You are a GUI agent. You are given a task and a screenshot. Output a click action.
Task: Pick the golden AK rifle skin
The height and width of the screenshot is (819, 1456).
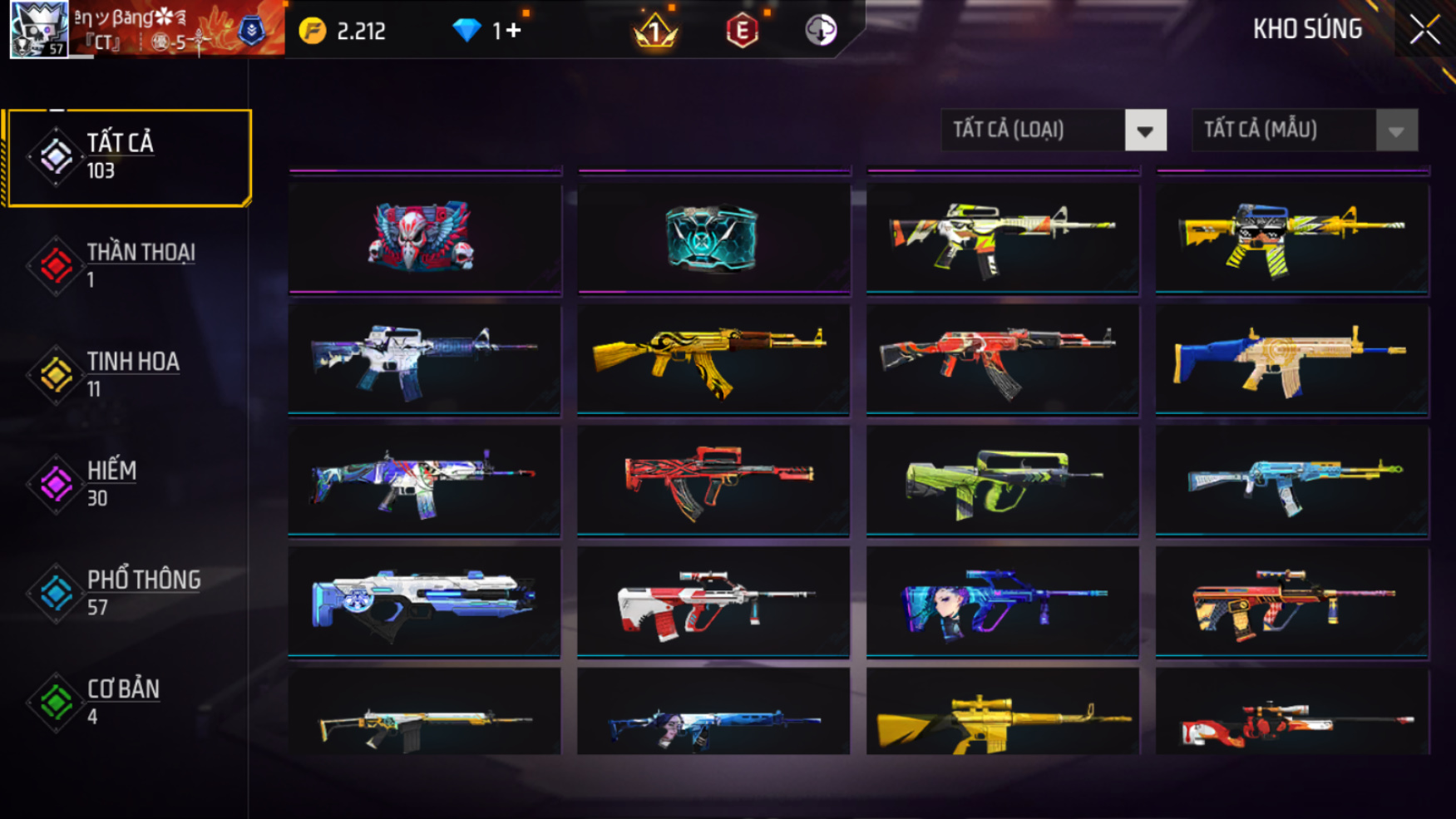713,359
